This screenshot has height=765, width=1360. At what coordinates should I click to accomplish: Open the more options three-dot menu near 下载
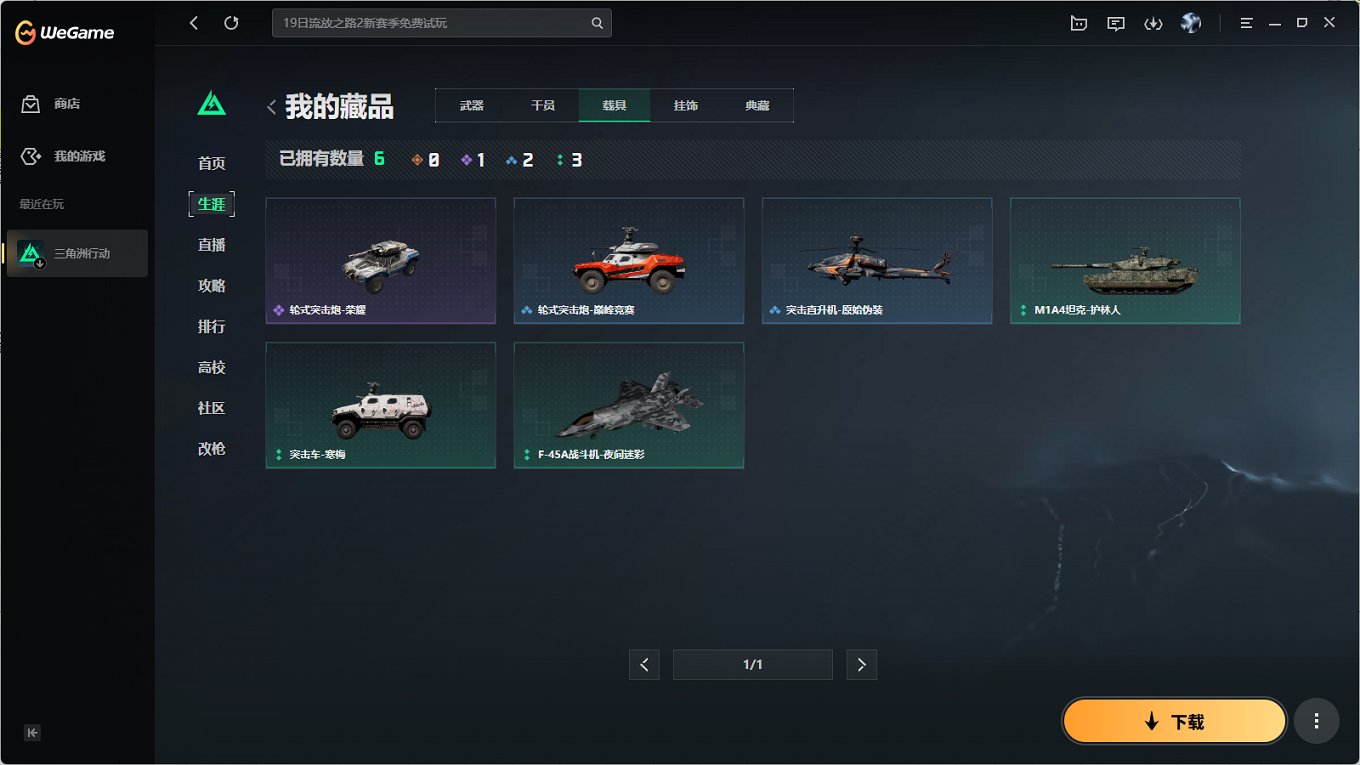point(1316,720)
